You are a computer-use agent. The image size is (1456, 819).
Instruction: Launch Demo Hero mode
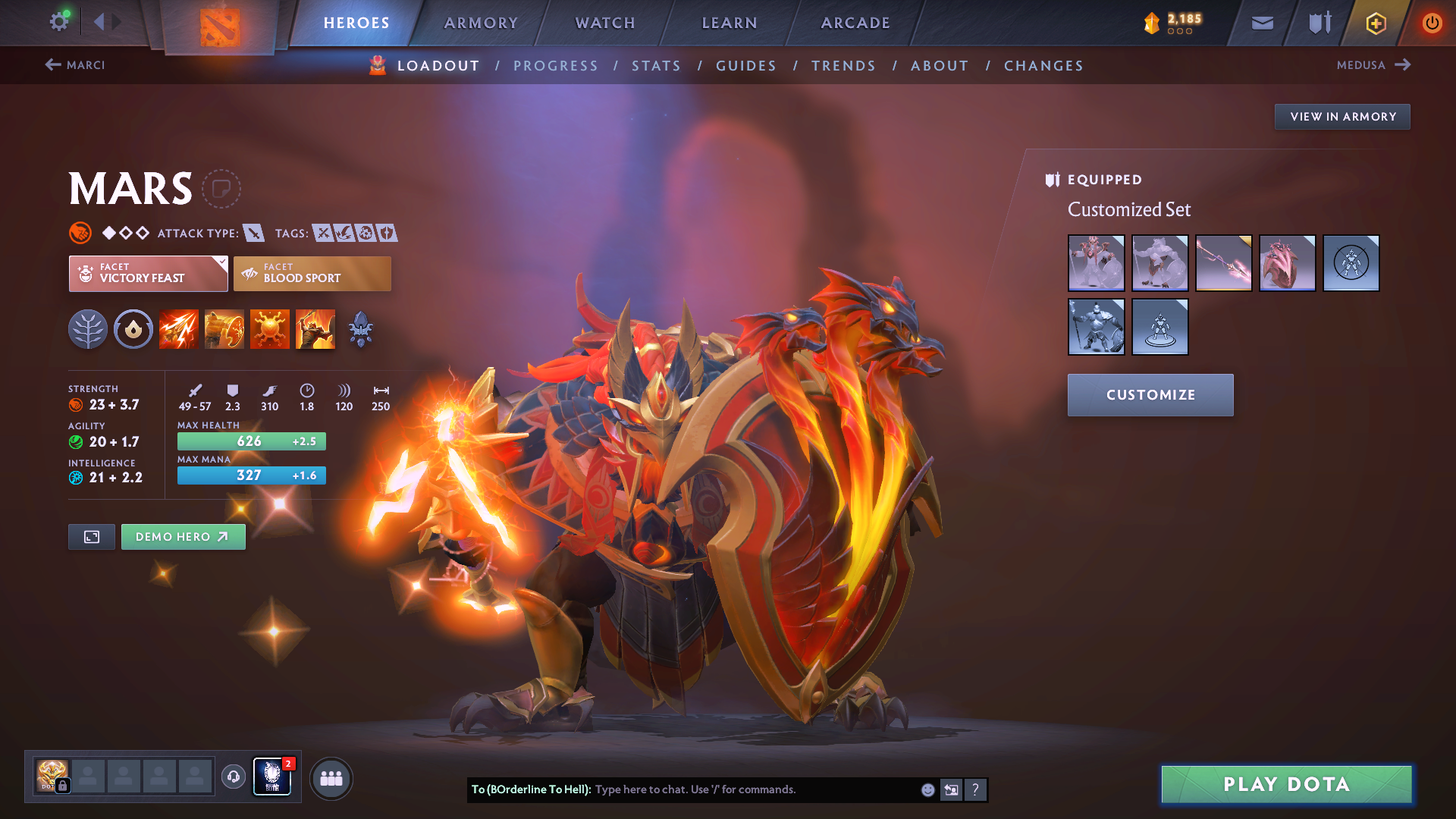(183, 537)
